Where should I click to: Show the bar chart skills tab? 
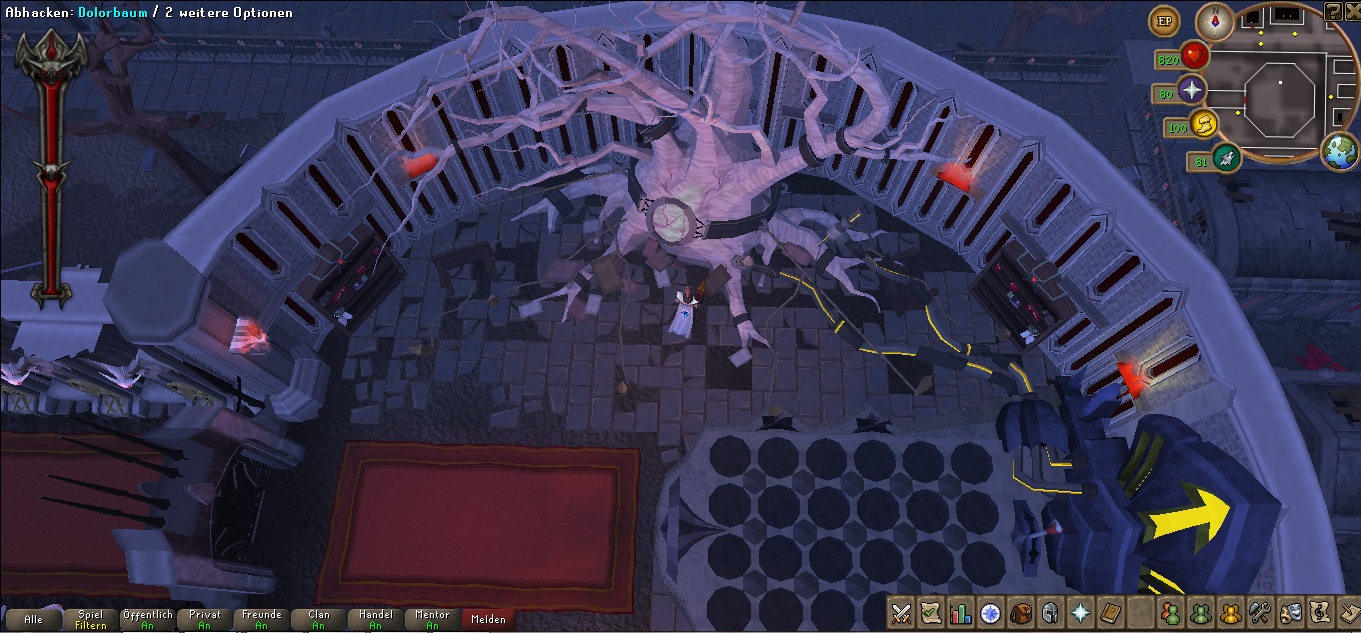coord(961,612)
